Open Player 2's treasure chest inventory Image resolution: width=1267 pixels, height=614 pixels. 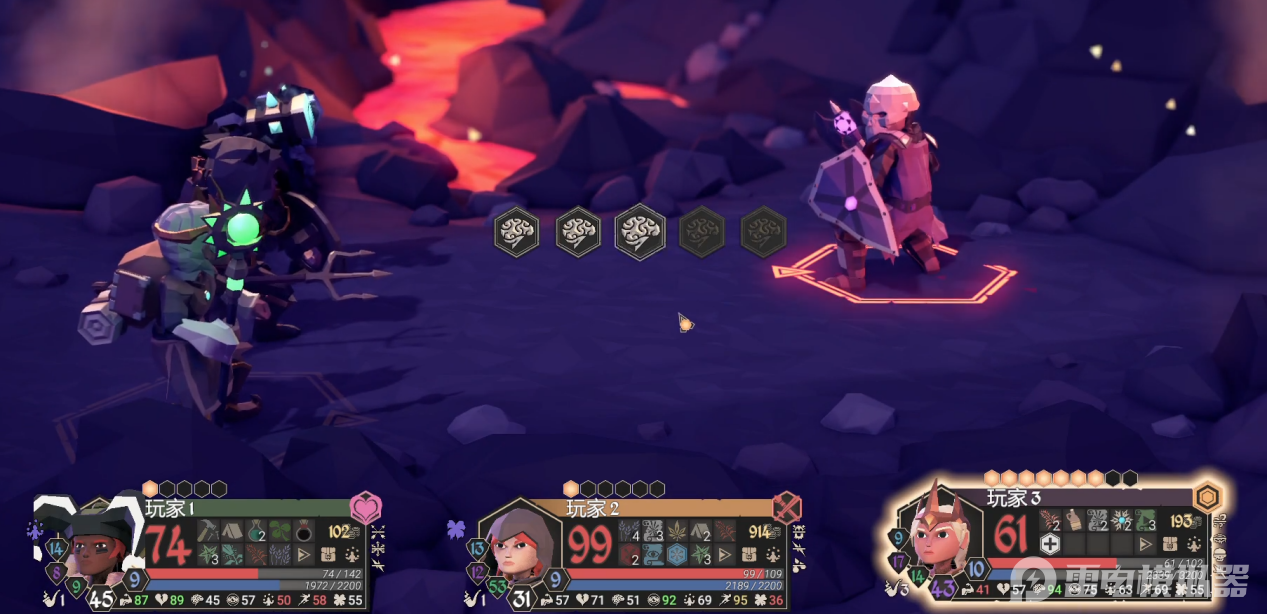(749, 555)
